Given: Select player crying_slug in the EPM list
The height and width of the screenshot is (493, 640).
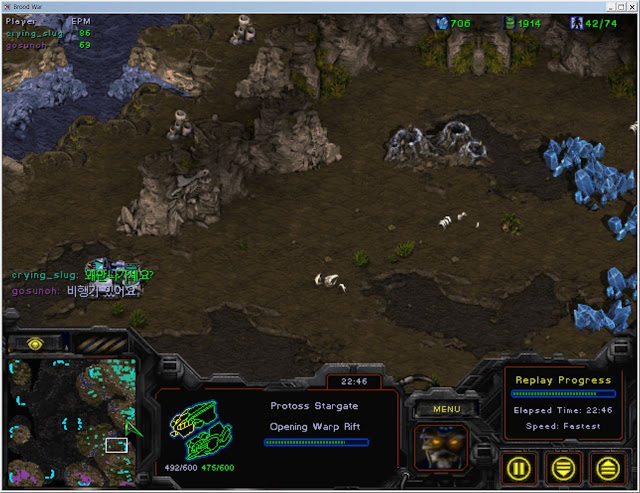Looking at the screenshot, I should pos(34,33).
